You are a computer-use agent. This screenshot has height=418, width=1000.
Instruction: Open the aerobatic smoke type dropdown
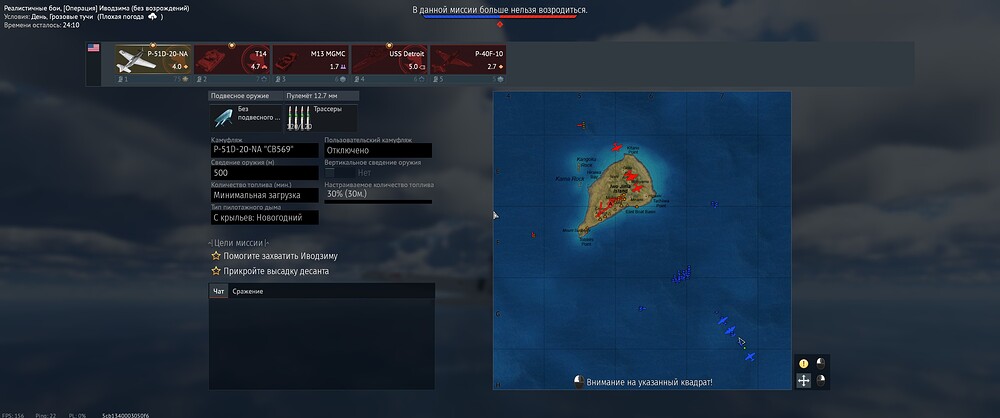[265, 217]
